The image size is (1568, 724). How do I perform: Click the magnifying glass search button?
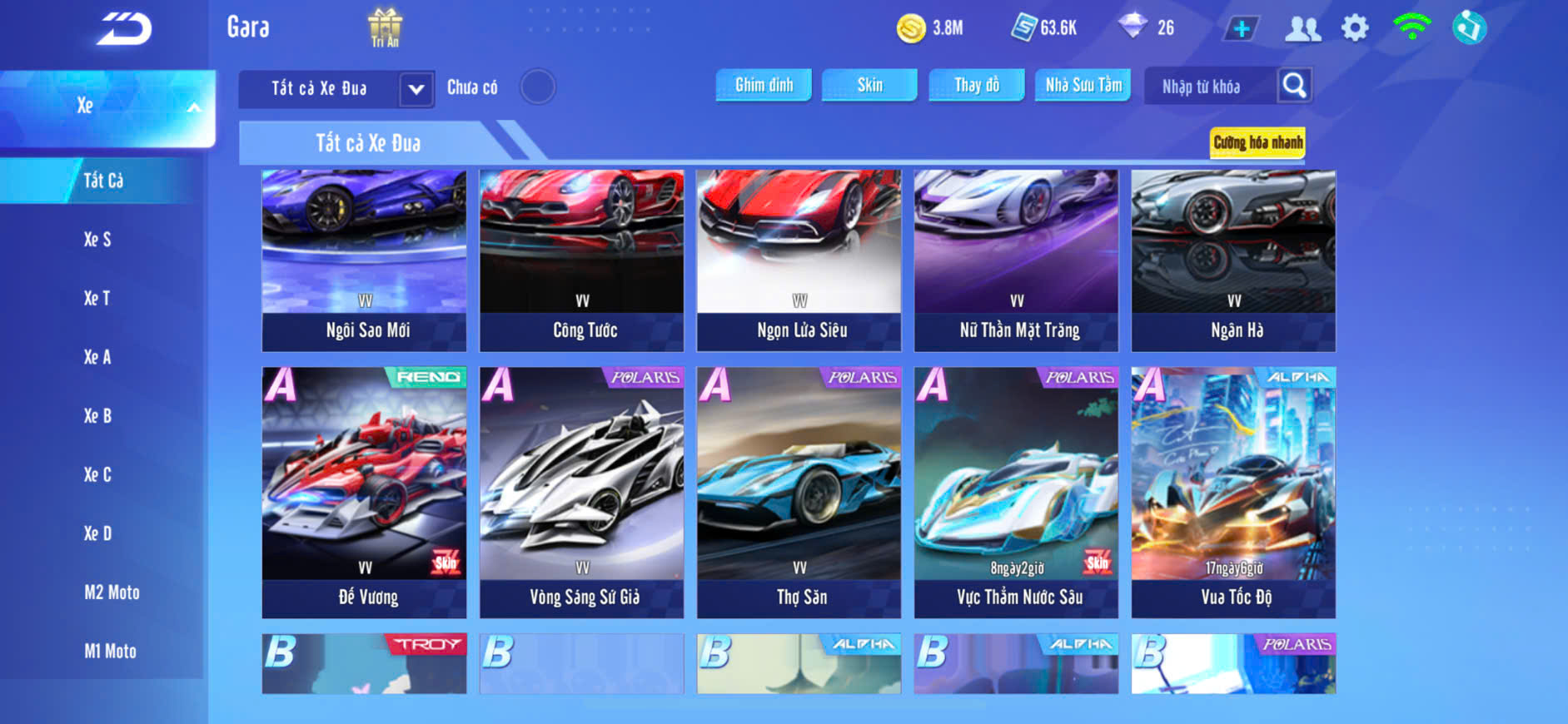(x=1294, y=86)
